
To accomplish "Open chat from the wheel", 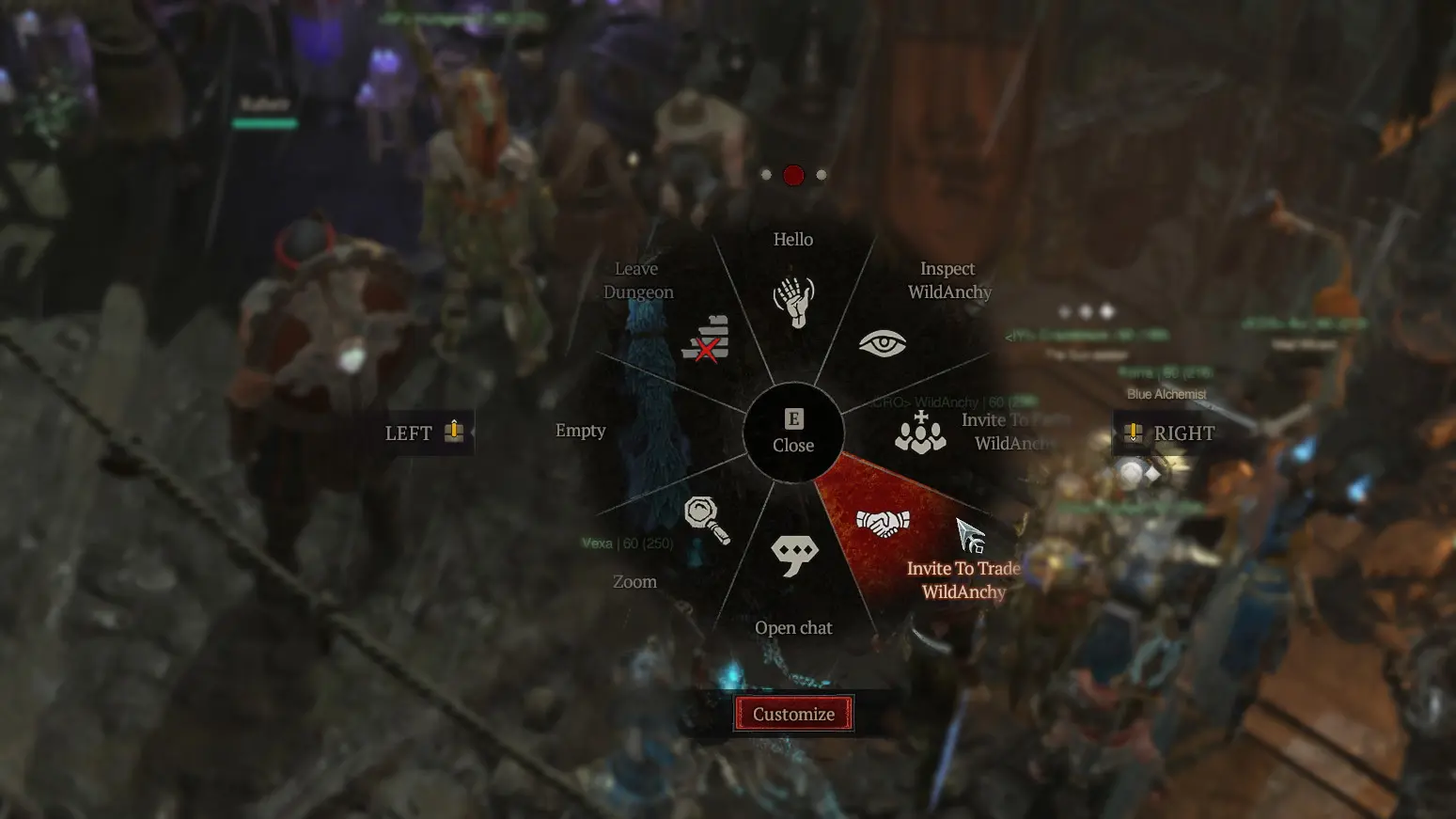I will (794, 557).
